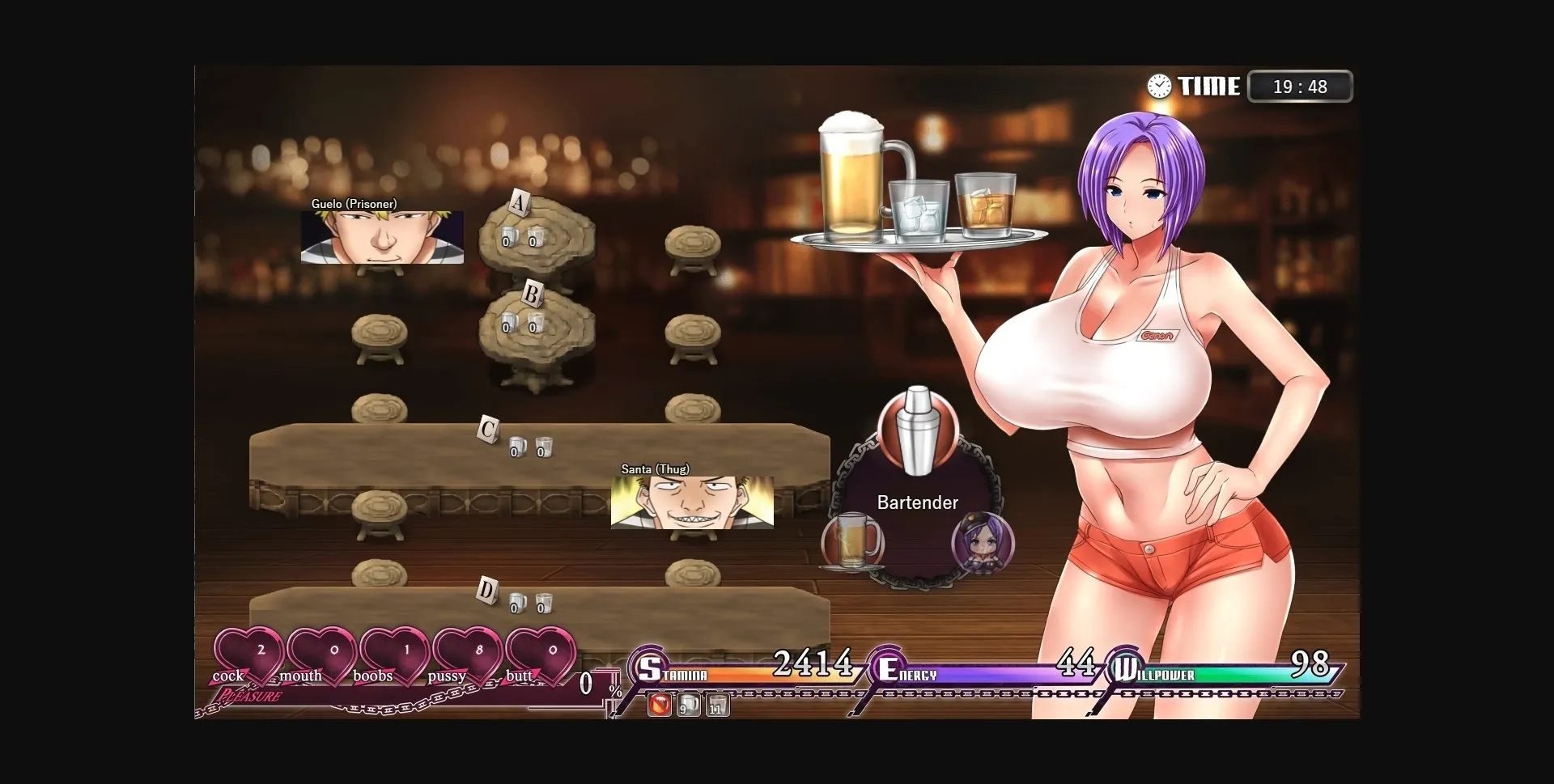Click the 19:48 time display

(1299, 86)
